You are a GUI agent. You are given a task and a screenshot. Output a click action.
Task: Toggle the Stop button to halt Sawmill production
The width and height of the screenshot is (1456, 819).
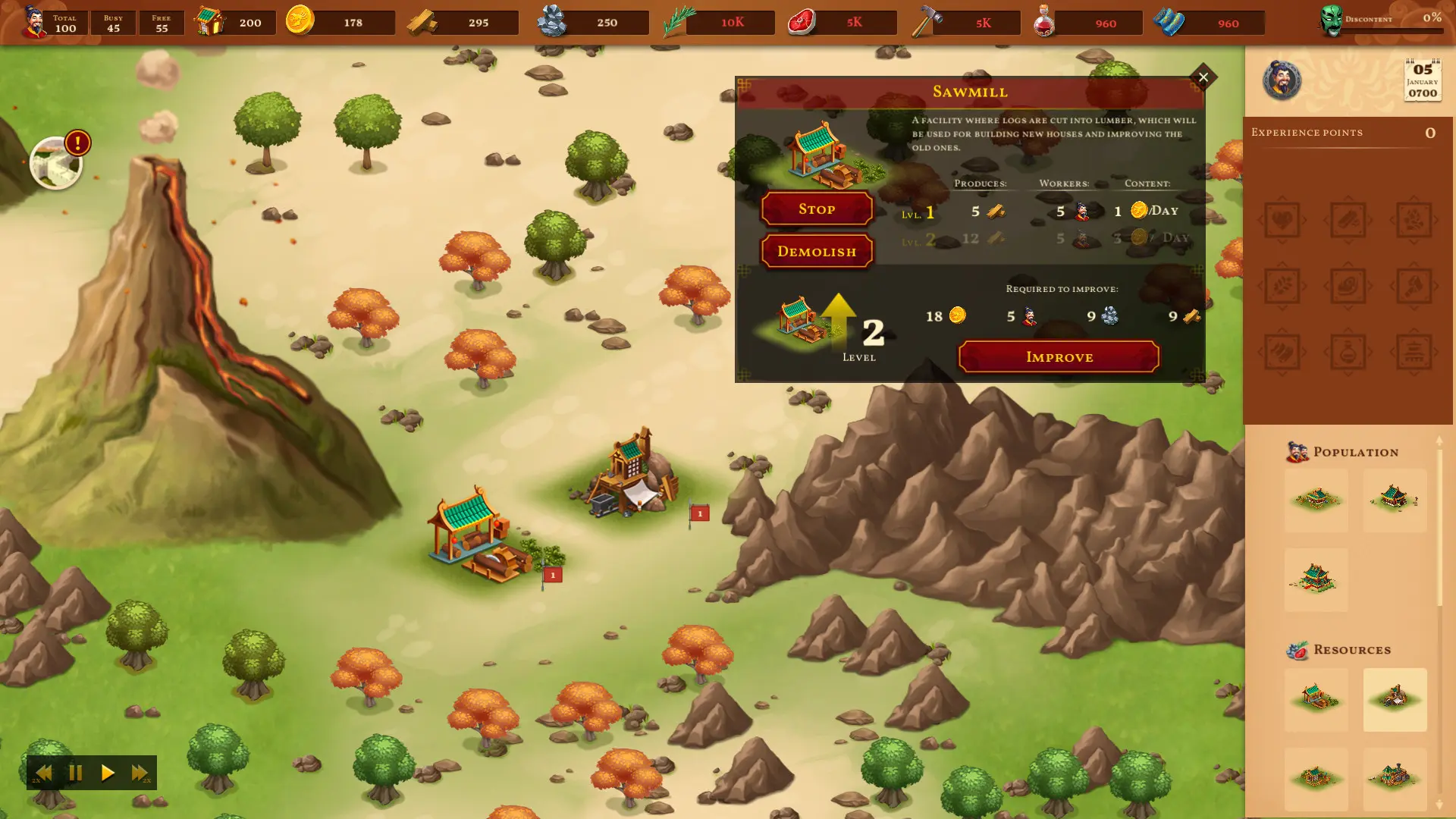(x=816, y=209)
